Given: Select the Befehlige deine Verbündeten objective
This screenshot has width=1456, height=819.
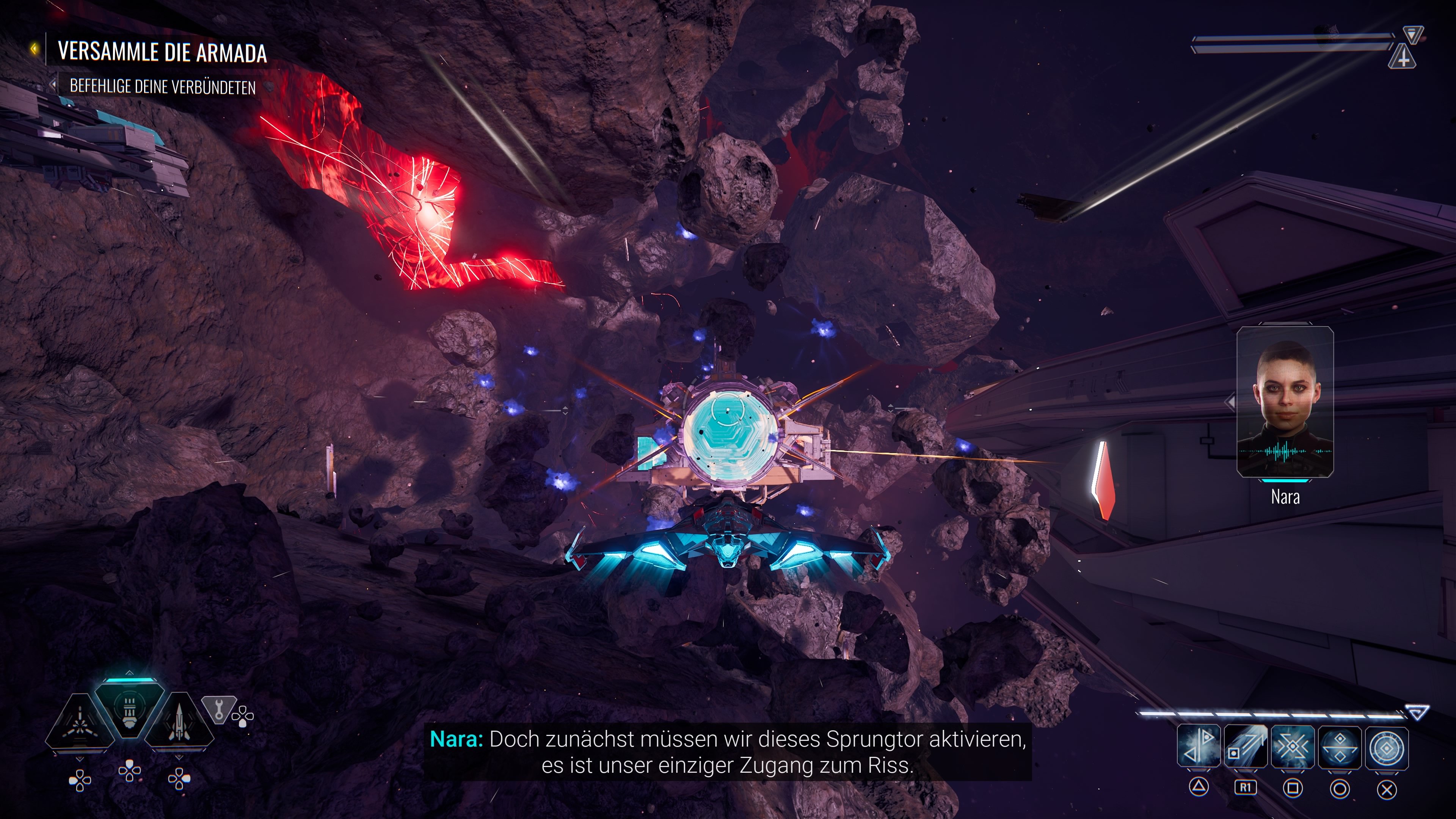Looking at the screenshot, I should 162,87.
